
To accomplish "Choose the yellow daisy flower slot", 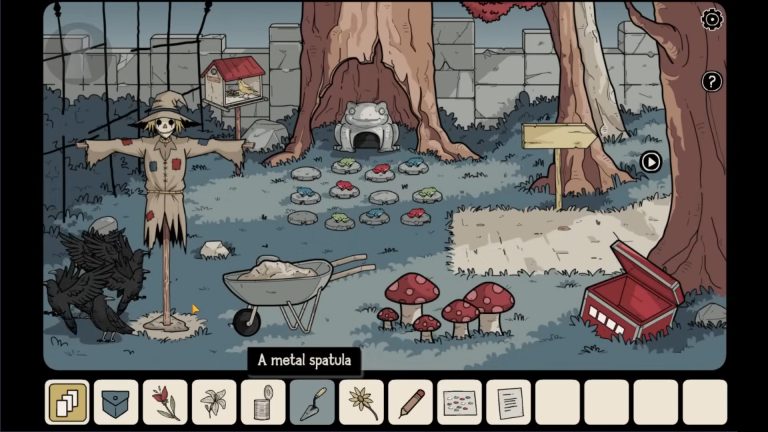I will (x=361, y=402).
